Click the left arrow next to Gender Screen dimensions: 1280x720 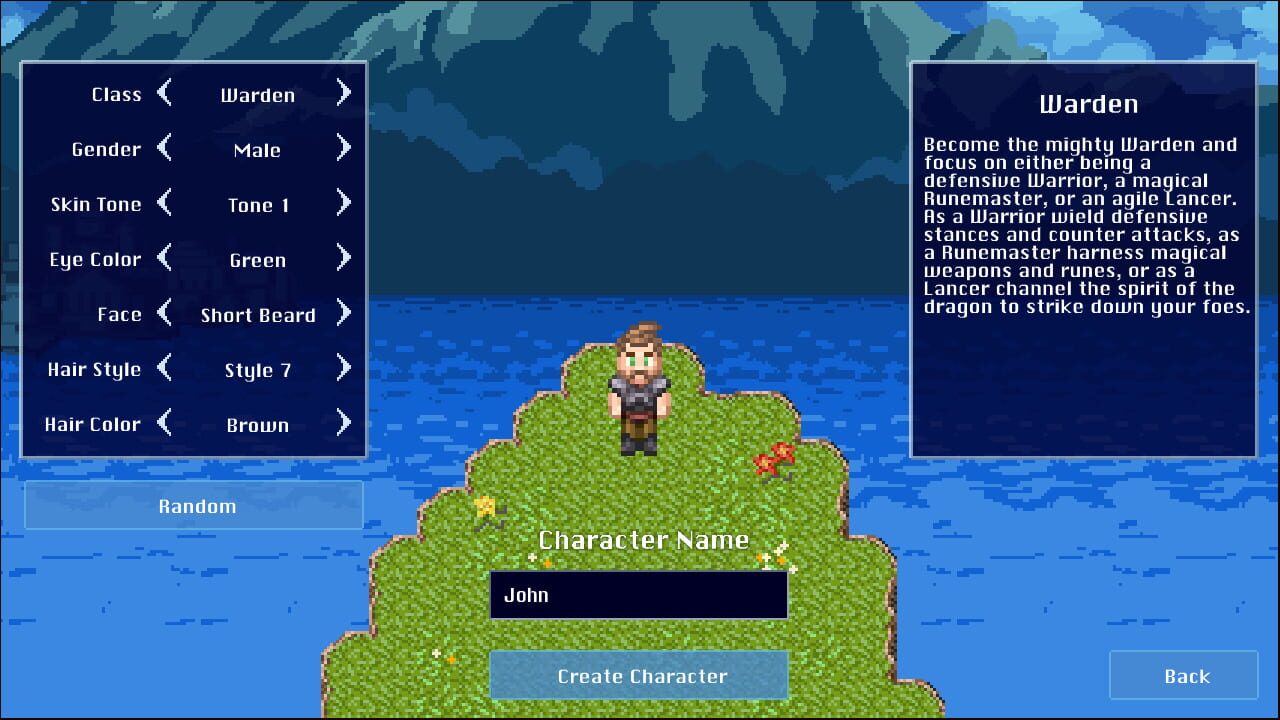pos(167,149)
